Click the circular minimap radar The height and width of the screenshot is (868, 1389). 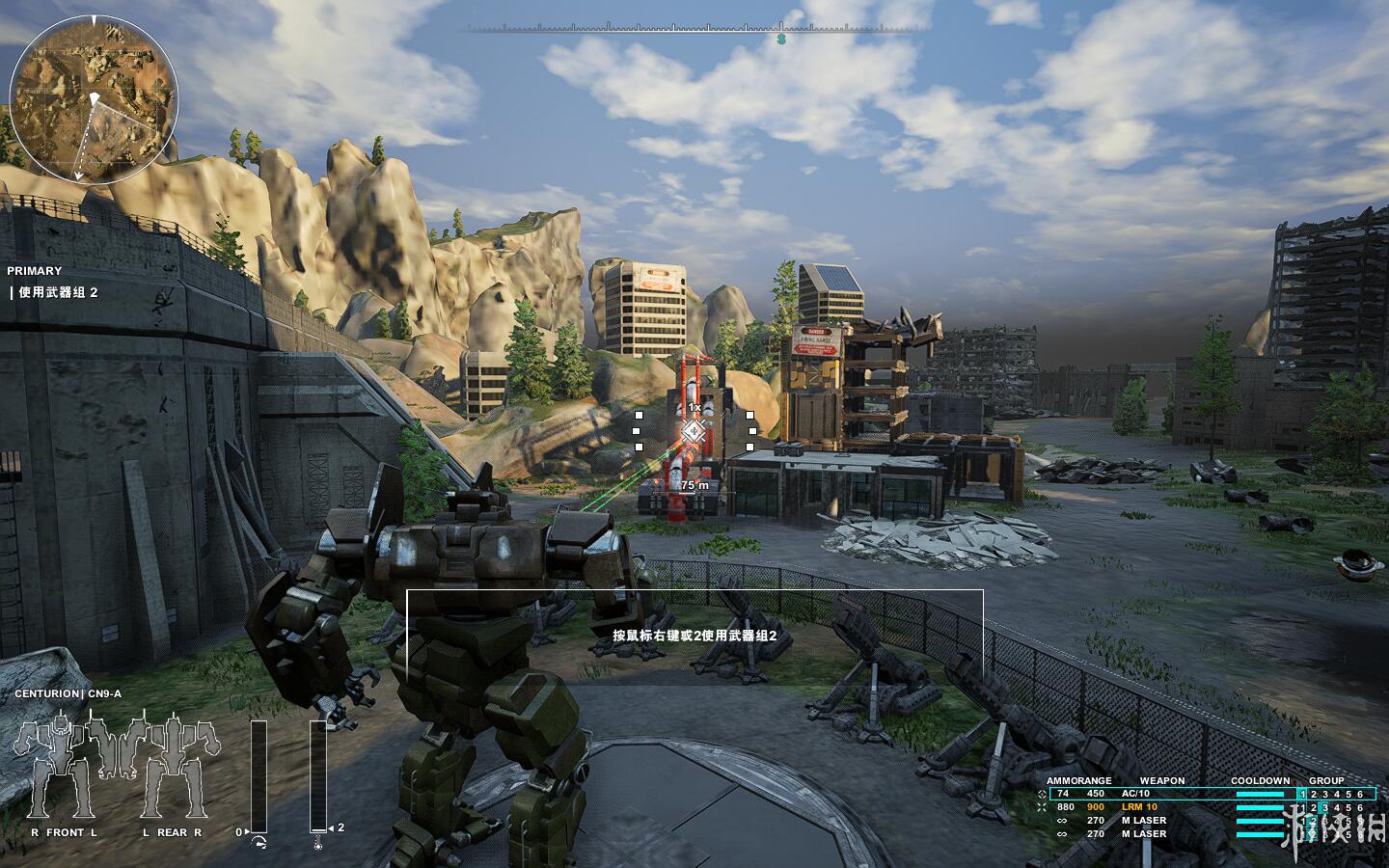(x=94, y=101)
